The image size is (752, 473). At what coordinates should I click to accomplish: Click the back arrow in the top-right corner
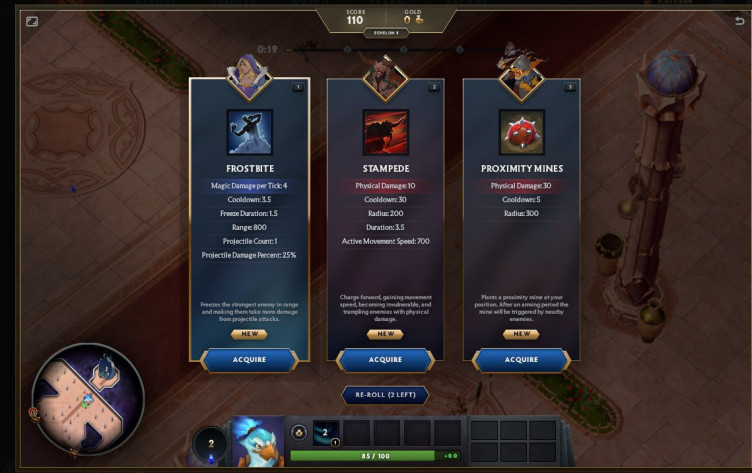[x=739, y=21]
